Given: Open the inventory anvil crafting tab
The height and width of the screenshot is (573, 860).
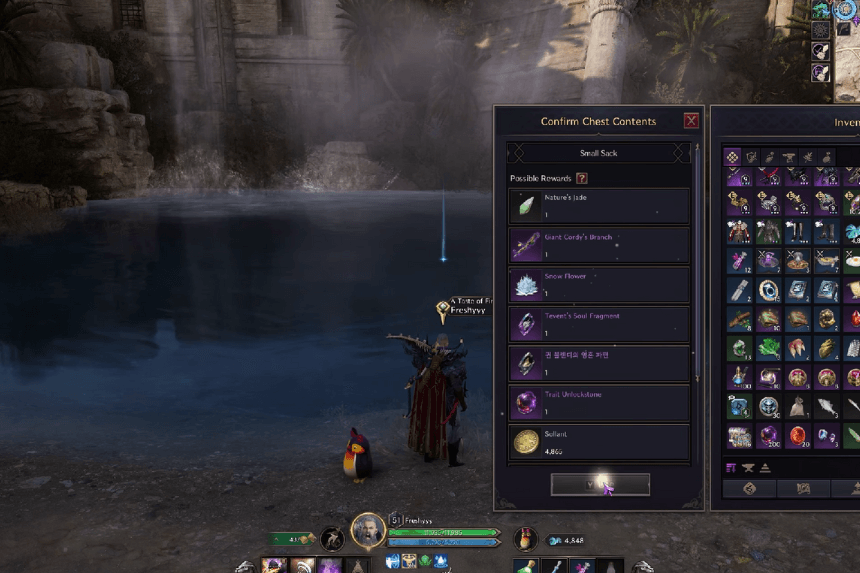Looking at the screenshot, I should click(x=789, y=157).
